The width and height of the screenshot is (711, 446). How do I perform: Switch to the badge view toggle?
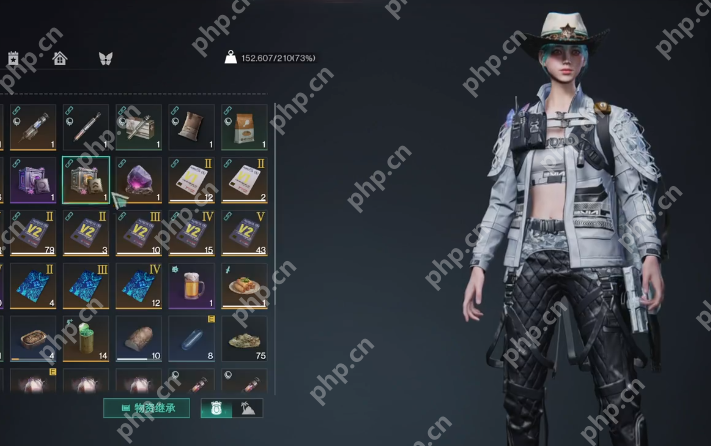coord(216,407)
